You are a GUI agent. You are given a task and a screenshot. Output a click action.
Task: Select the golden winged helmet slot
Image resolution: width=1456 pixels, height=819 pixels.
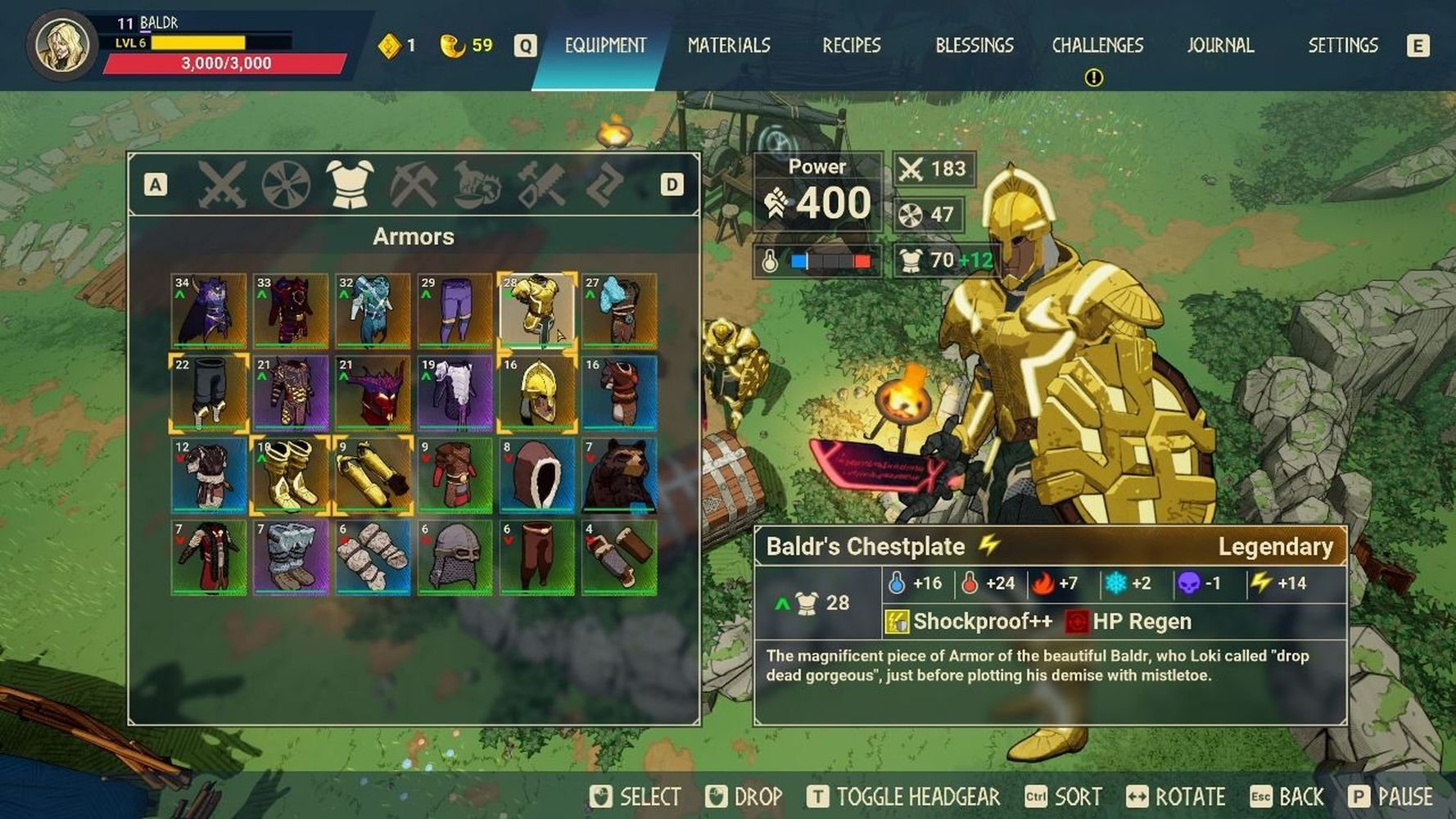(537, 393)
